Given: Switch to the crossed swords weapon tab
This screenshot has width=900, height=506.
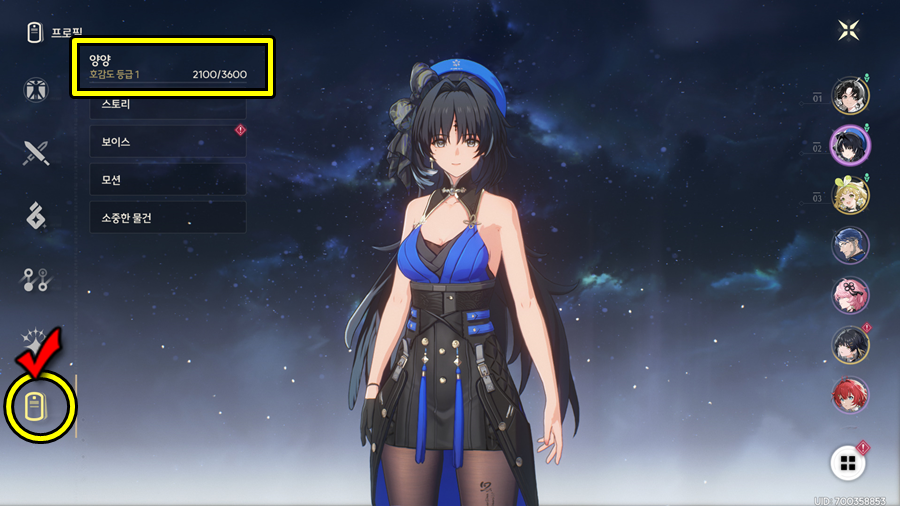Looking at the screenshot, I should click(x=37, y=152).
